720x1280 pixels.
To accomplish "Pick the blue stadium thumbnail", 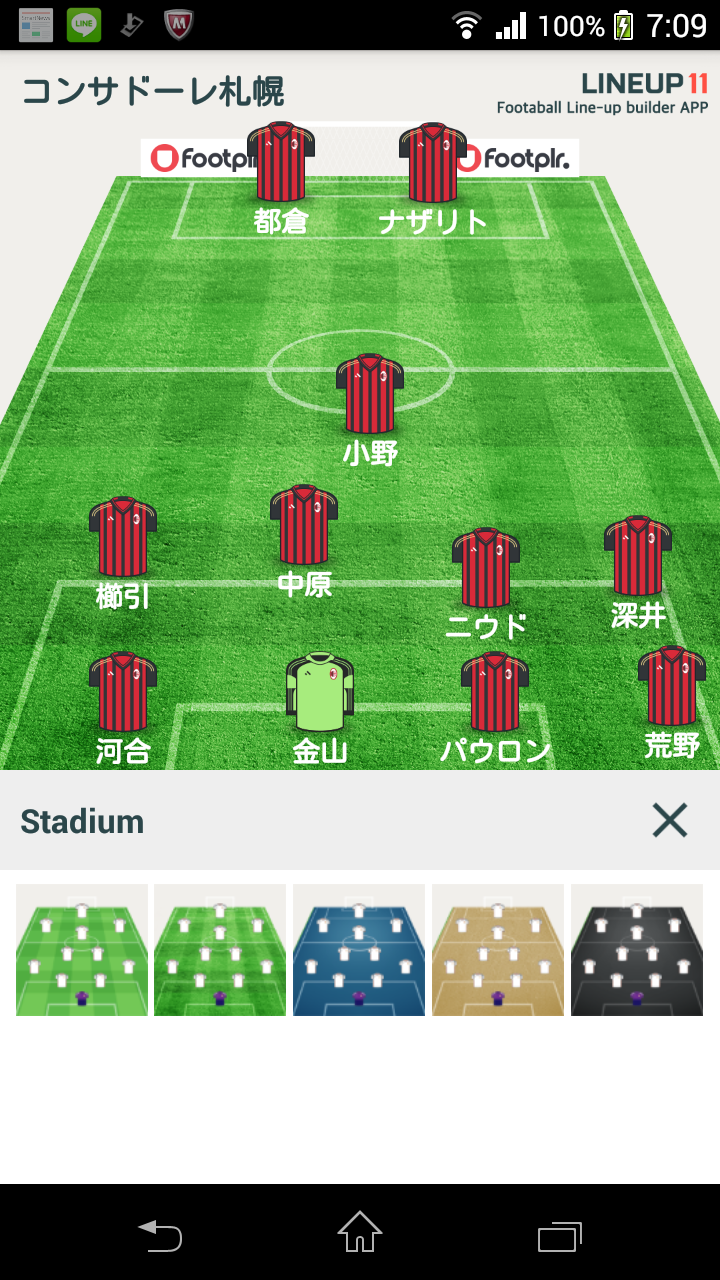I will click(358, 950).
